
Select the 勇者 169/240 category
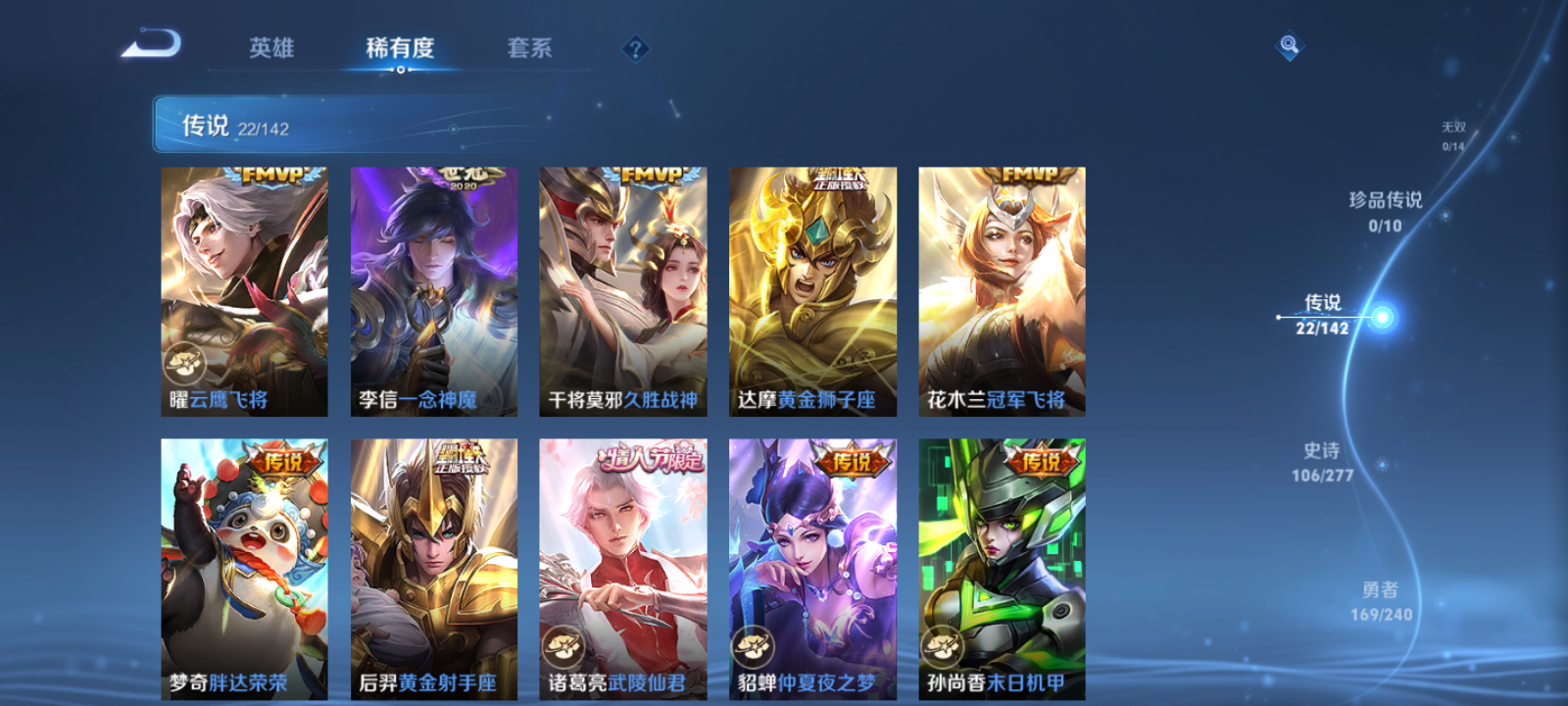[1380, 600]
